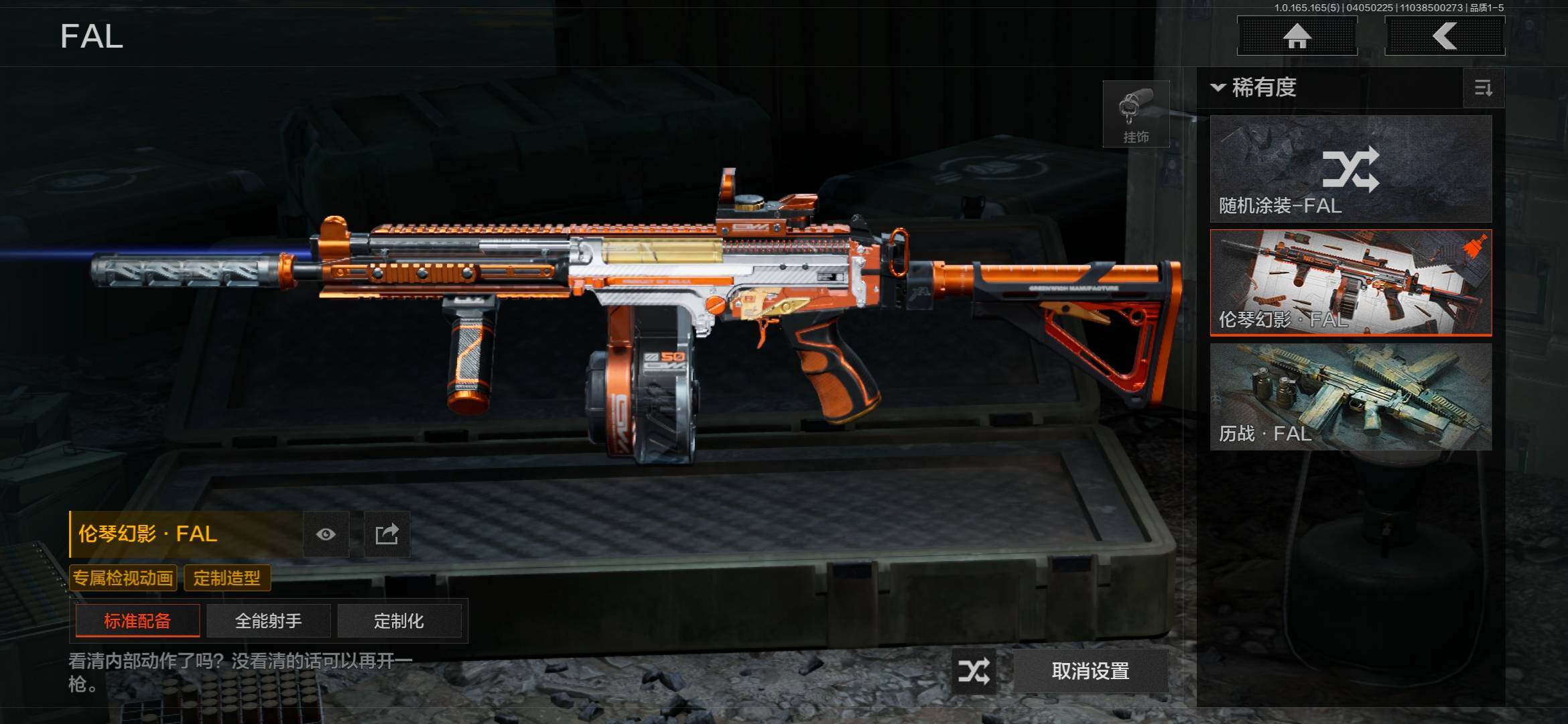Switch to the 全能射手 tab
Viewport: 1568px width, 724px height.
268,621
